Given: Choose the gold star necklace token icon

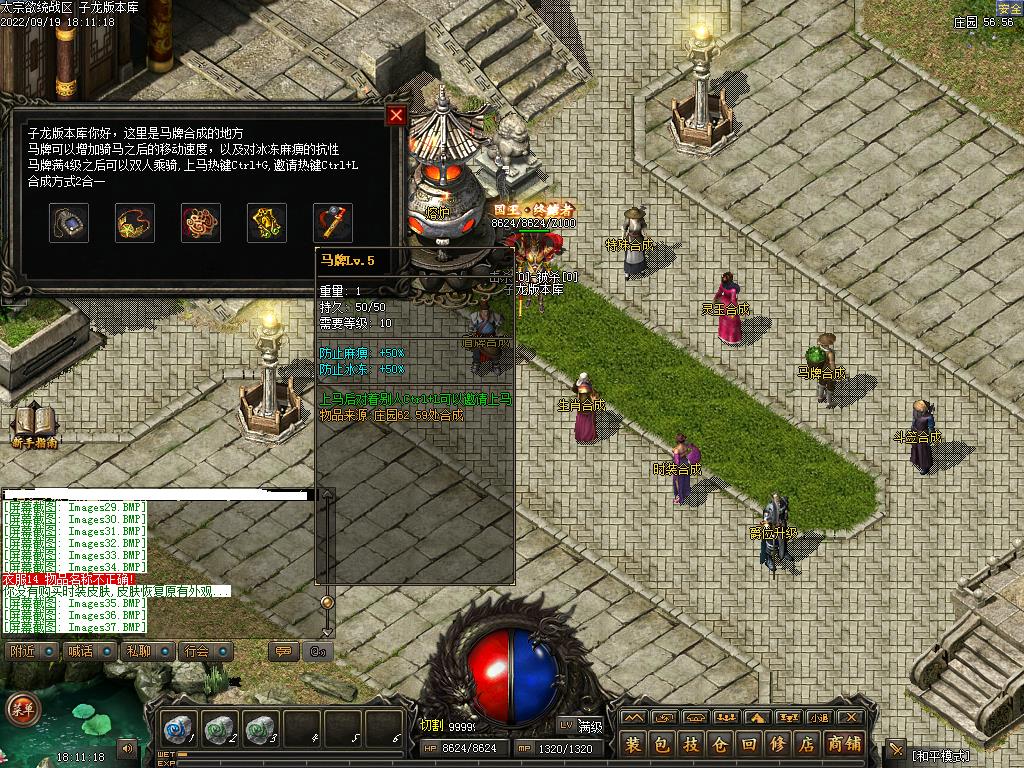Looking at the screenshot, I should [x=135, y=223].
